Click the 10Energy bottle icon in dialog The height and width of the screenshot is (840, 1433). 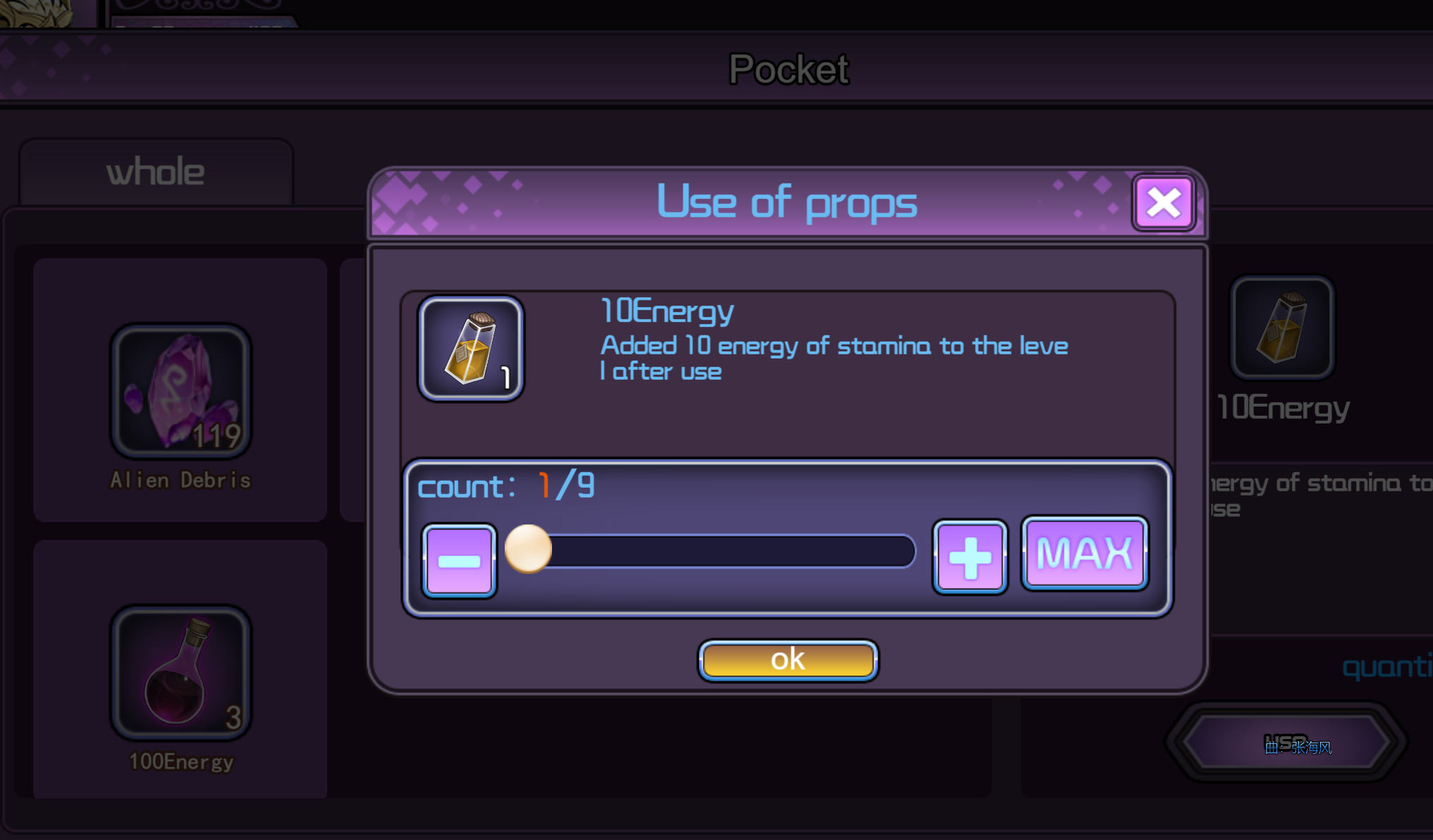click(x=471, y=348)
